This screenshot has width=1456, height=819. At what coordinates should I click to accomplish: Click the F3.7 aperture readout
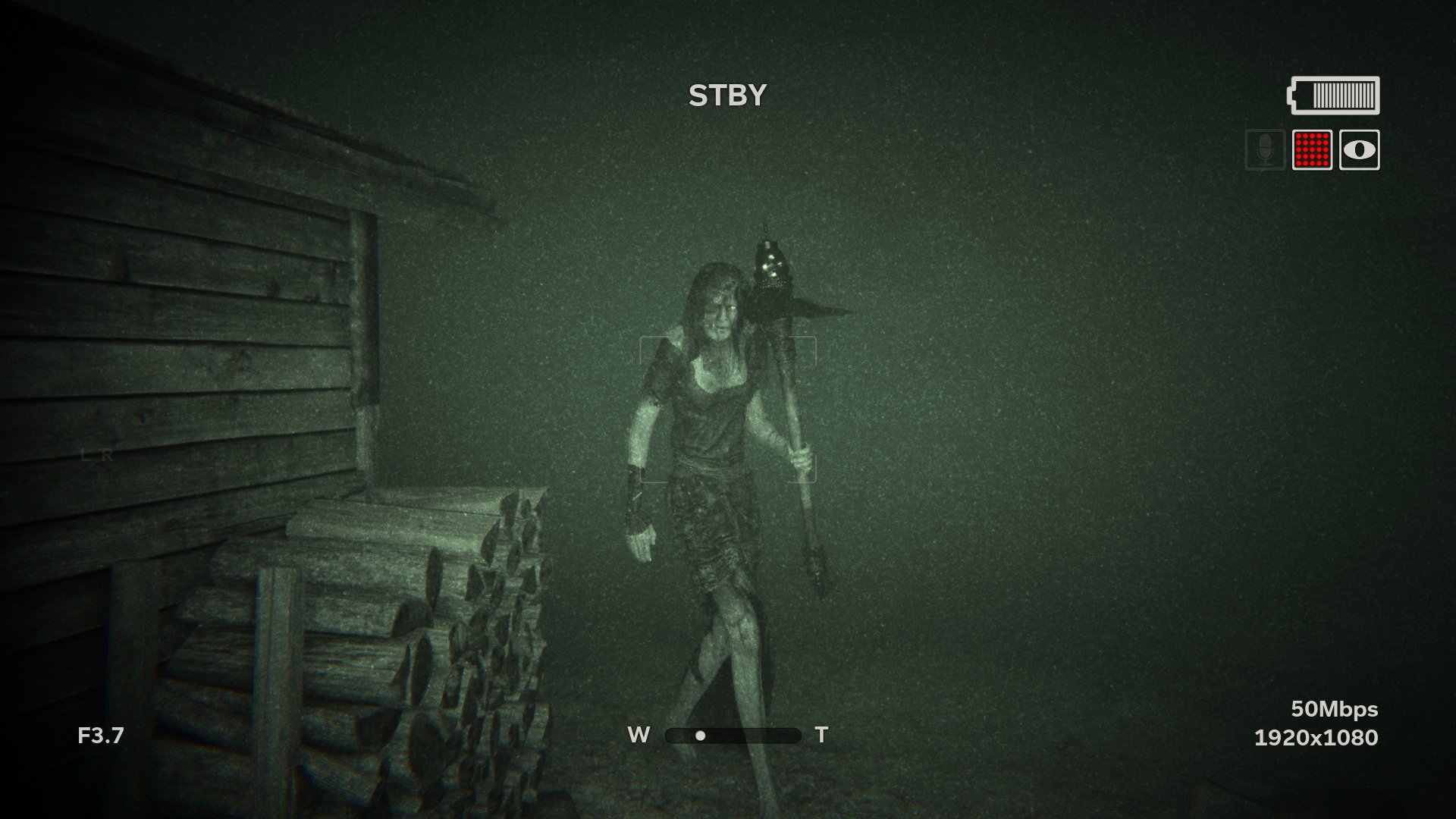(x=101, y=734)
